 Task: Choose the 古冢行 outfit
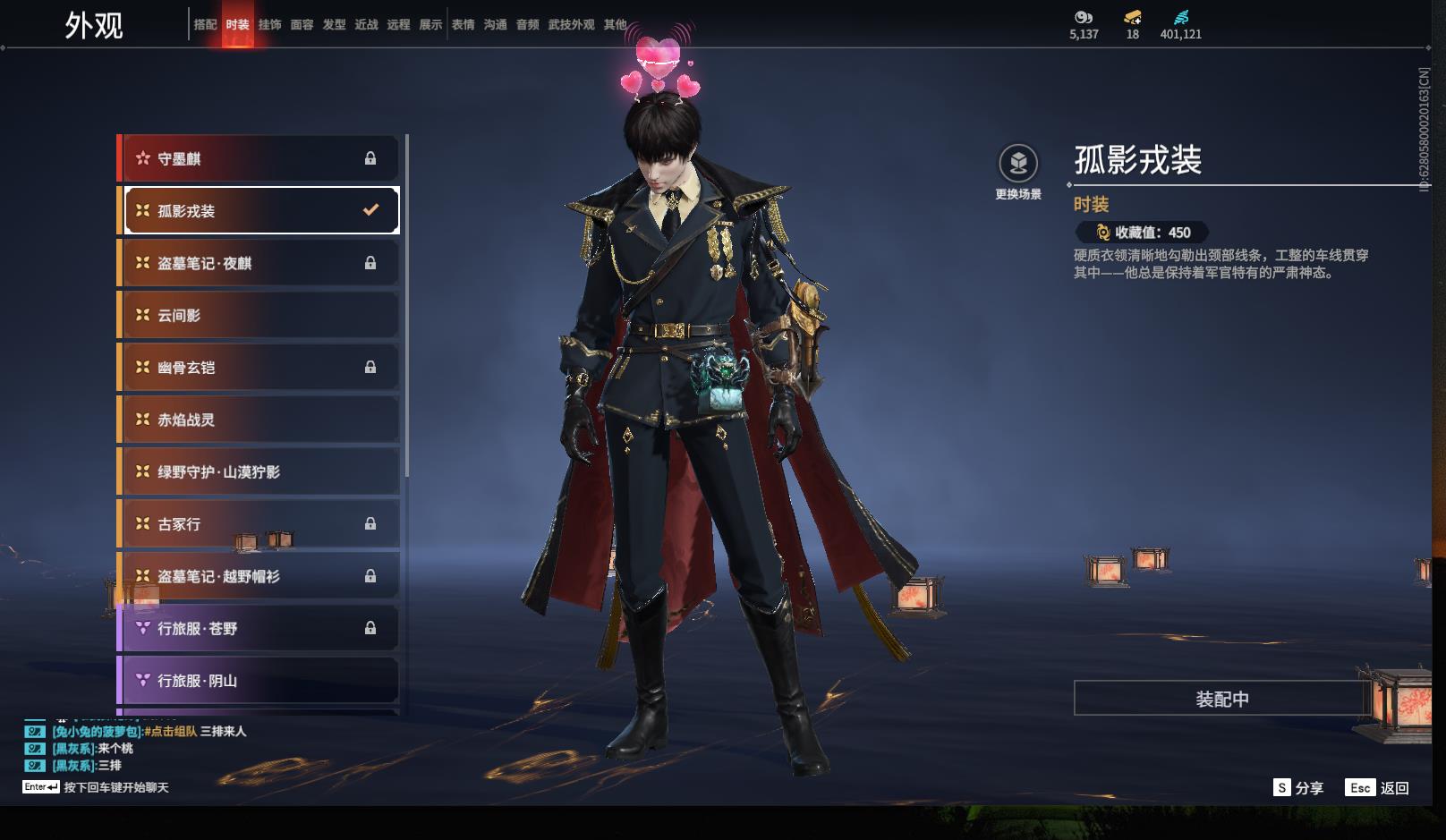259,524
